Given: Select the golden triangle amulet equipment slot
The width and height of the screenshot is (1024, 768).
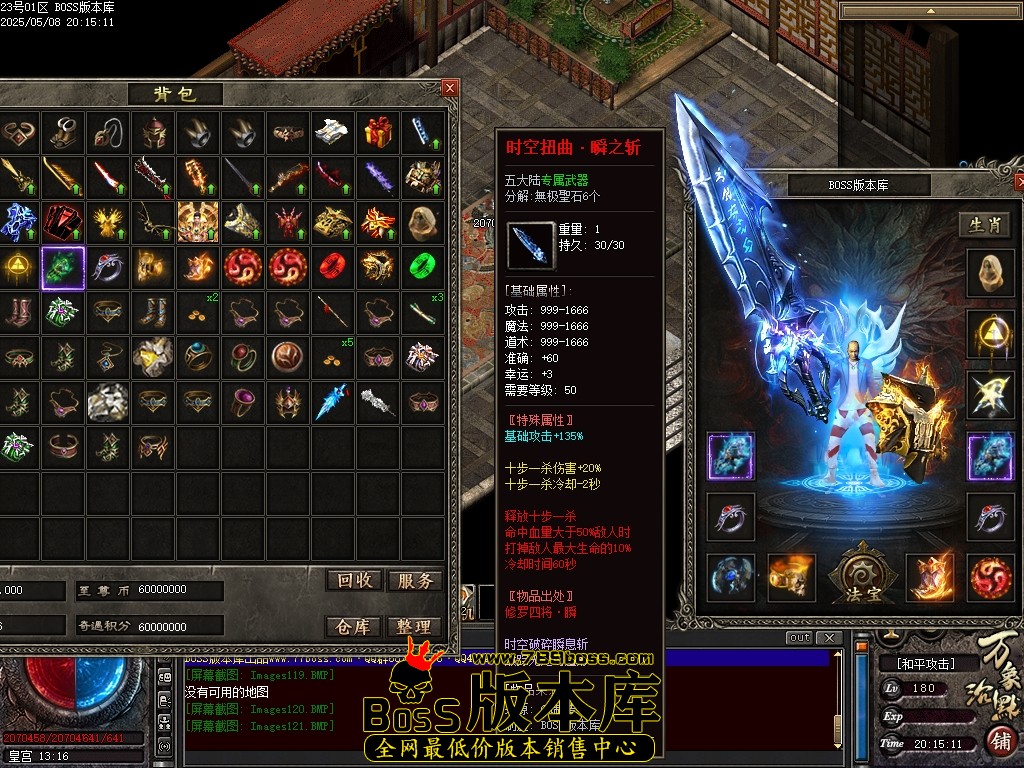Looking at the screenshot, I should 988,334.
